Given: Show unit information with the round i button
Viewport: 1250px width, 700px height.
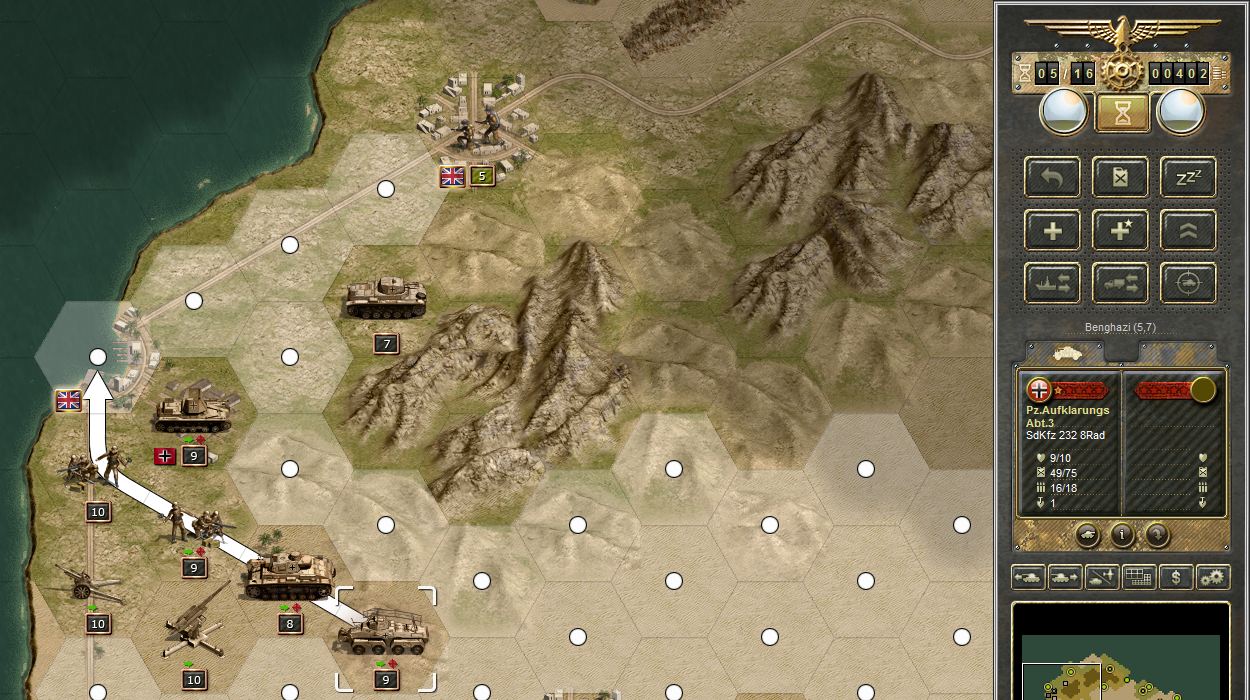Looking at the screenshot, I should [x=1122, y=534].
